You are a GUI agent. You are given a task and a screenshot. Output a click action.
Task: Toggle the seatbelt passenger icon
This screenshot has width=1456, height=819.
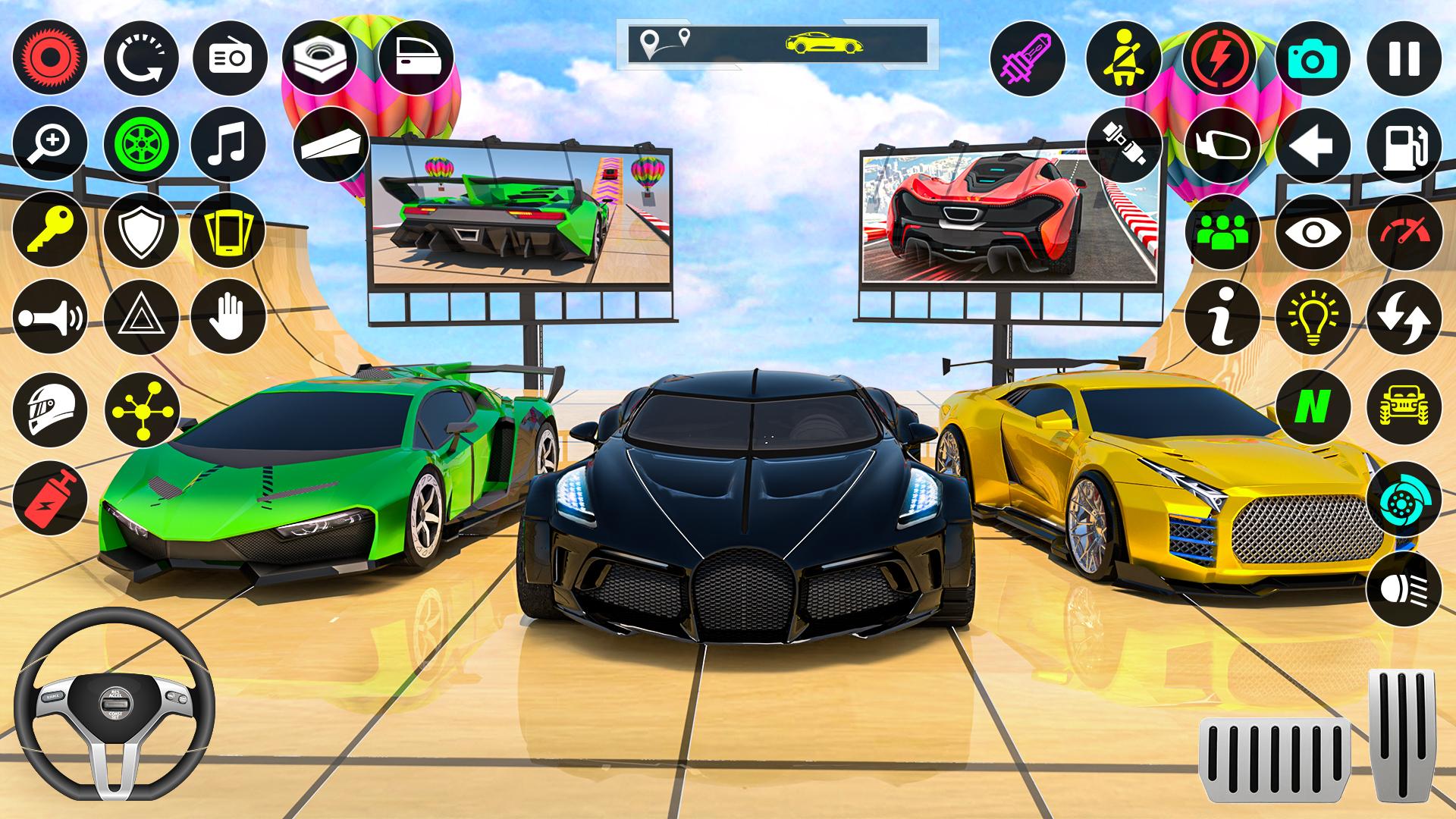pyautogui.click(x=1123, y=58)
